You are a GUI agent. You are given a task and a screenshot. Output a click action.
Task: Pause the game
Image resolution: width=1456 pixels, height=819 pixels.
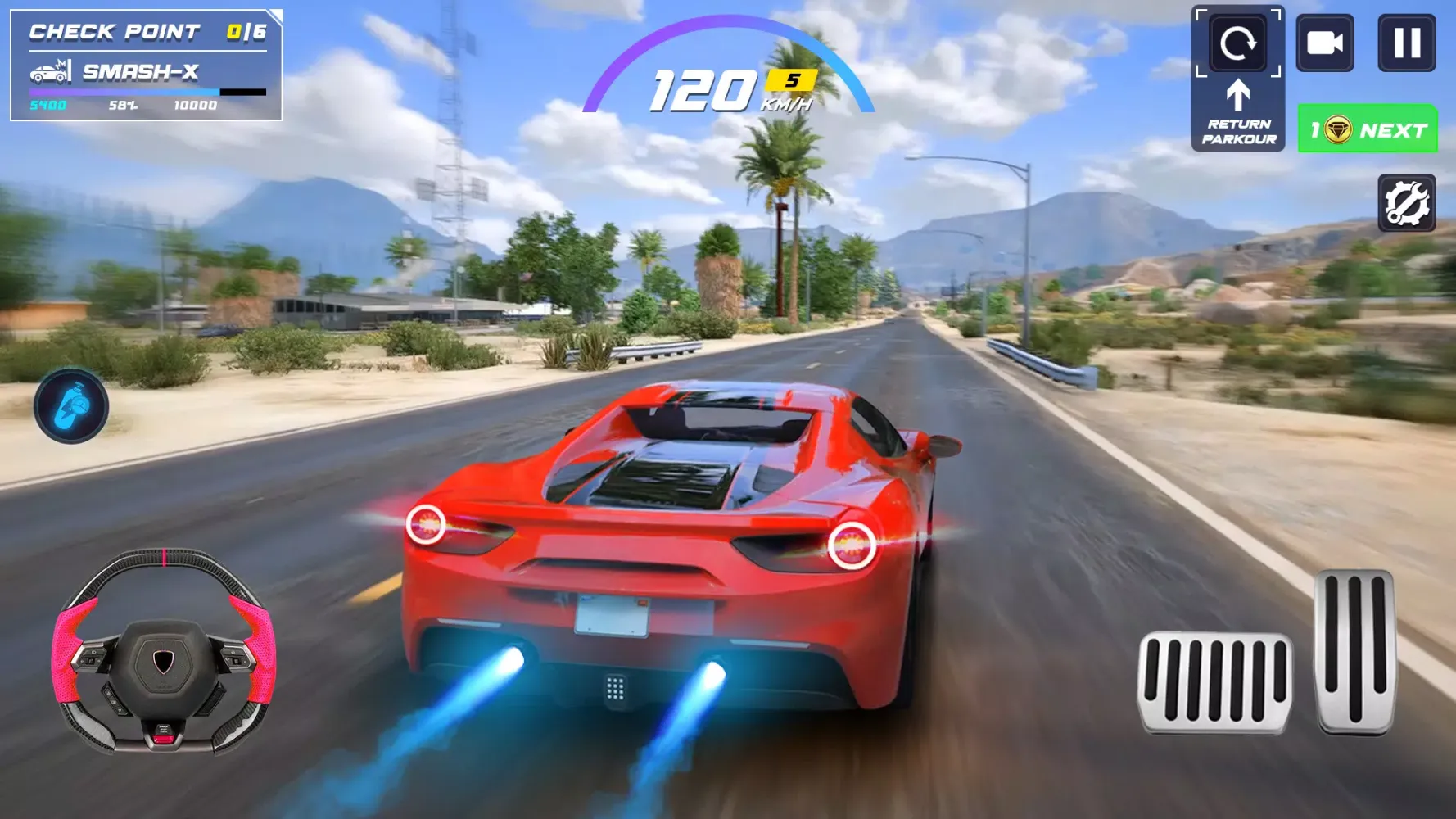coord(1406,43)
